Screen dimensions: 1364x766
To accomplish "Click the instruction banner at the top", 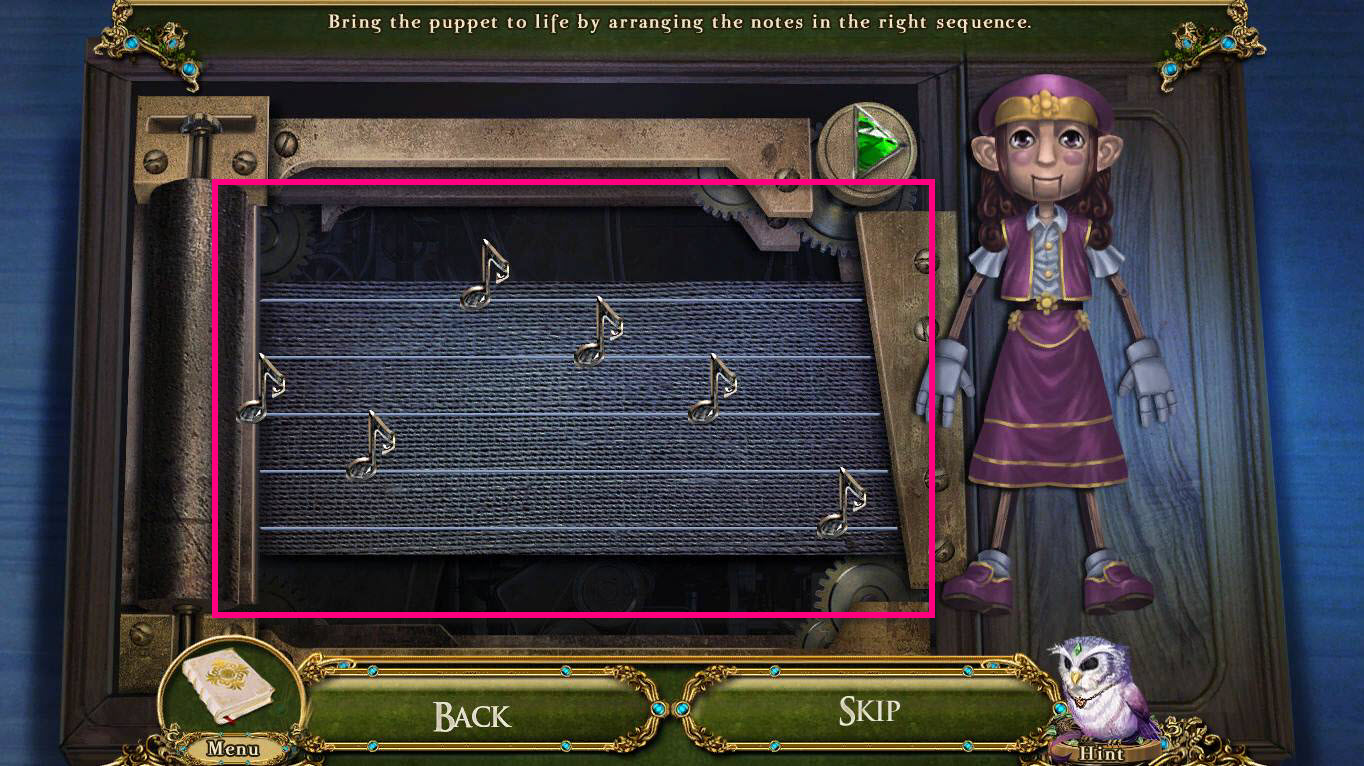I will (682, 21).
